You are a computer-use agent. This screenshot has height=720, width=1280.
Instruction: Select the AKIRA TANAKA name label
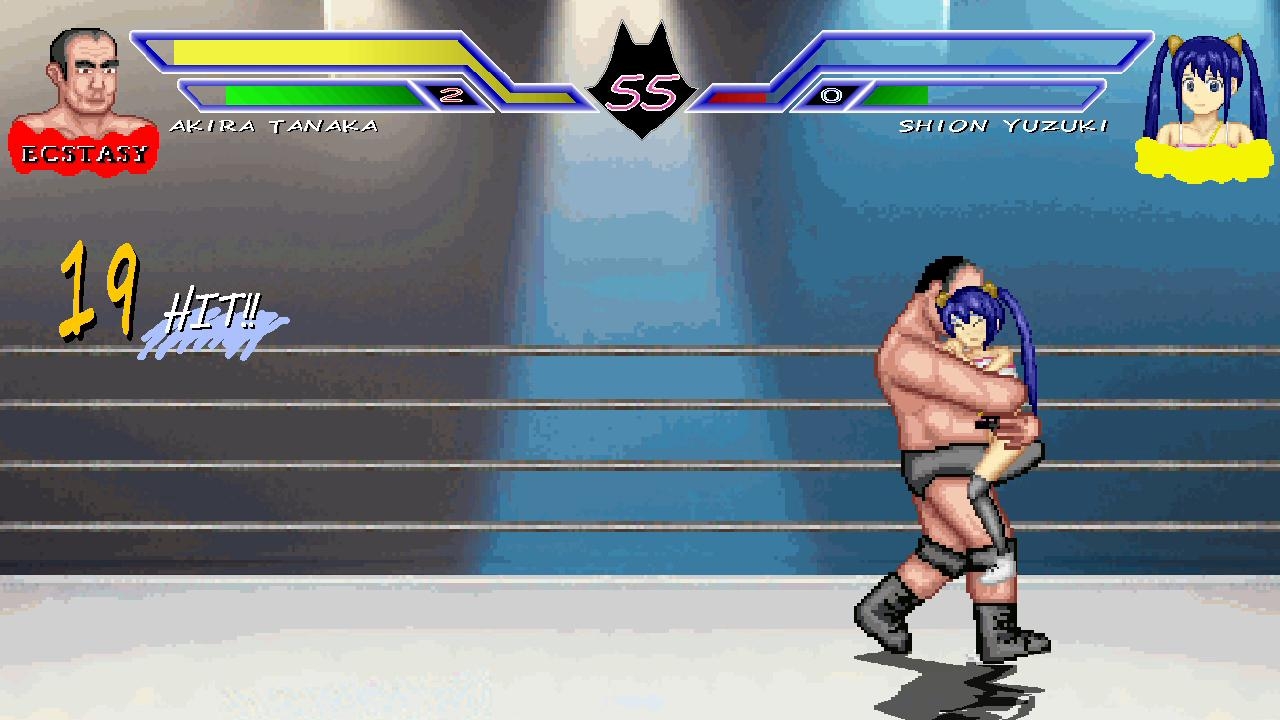(278, 125)
